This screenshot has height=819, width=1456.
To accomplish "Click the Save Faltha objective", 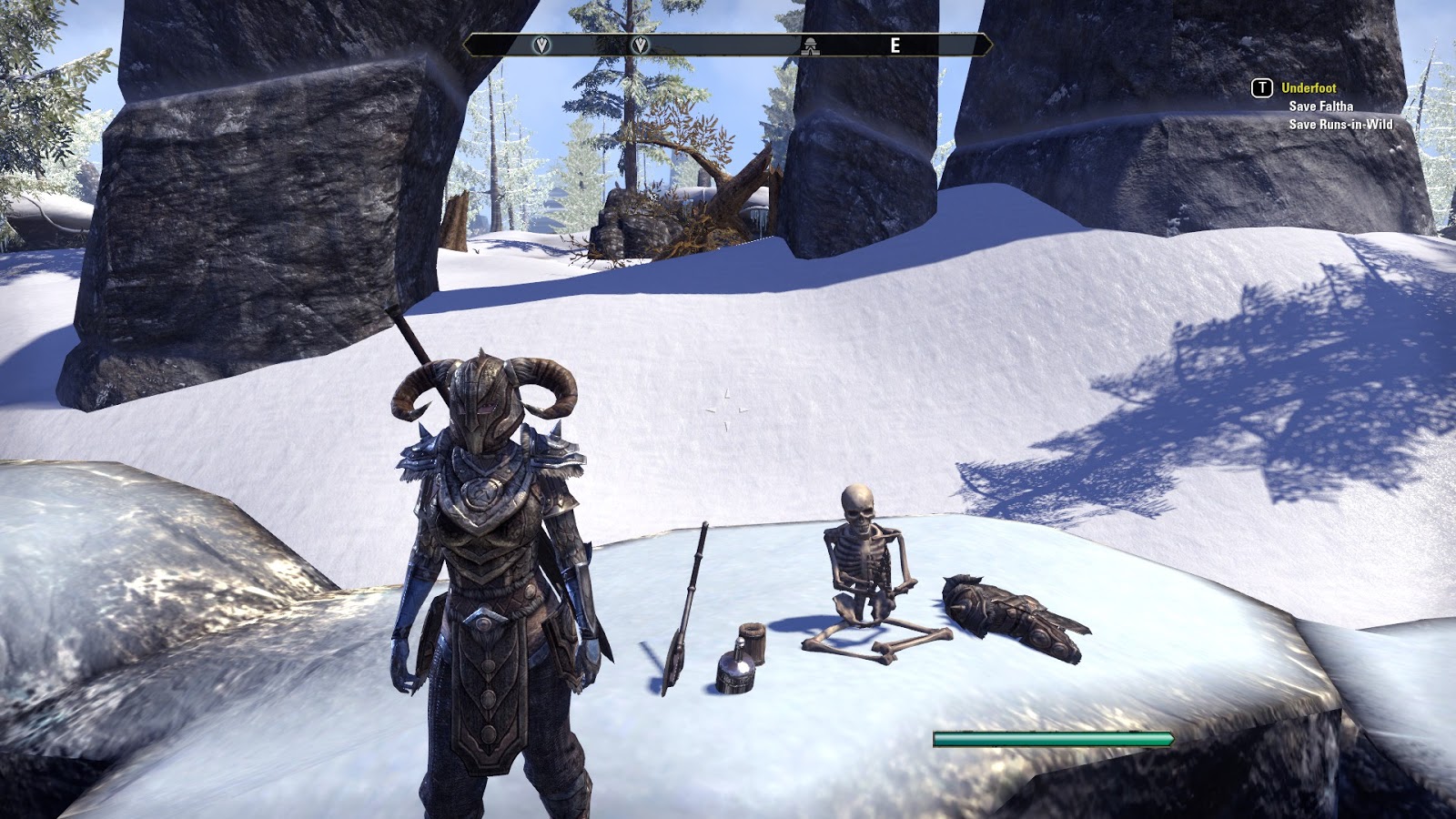I will (x=1320, y=106).
